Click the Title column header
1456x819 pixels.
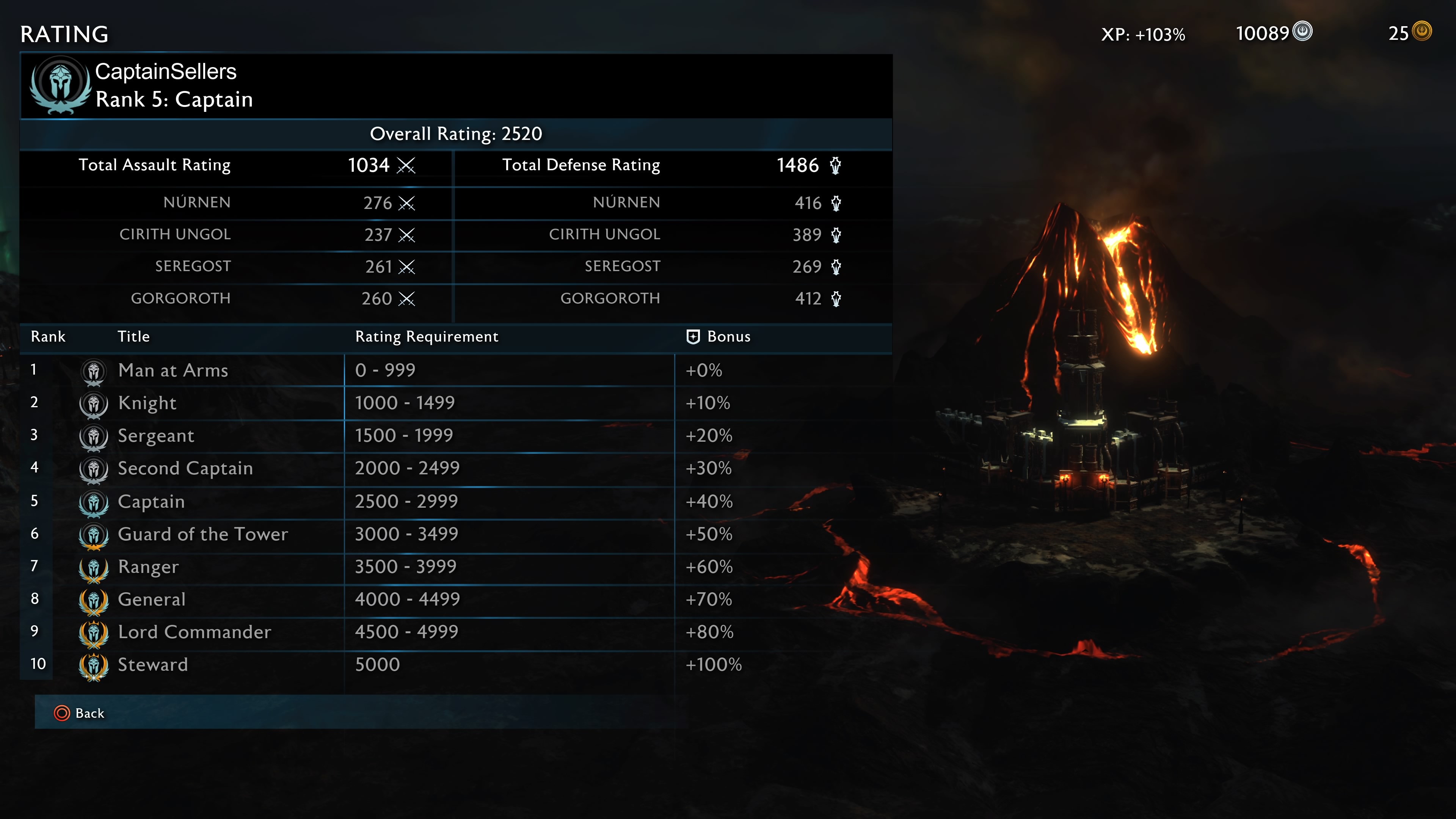(x=134, y=336)
